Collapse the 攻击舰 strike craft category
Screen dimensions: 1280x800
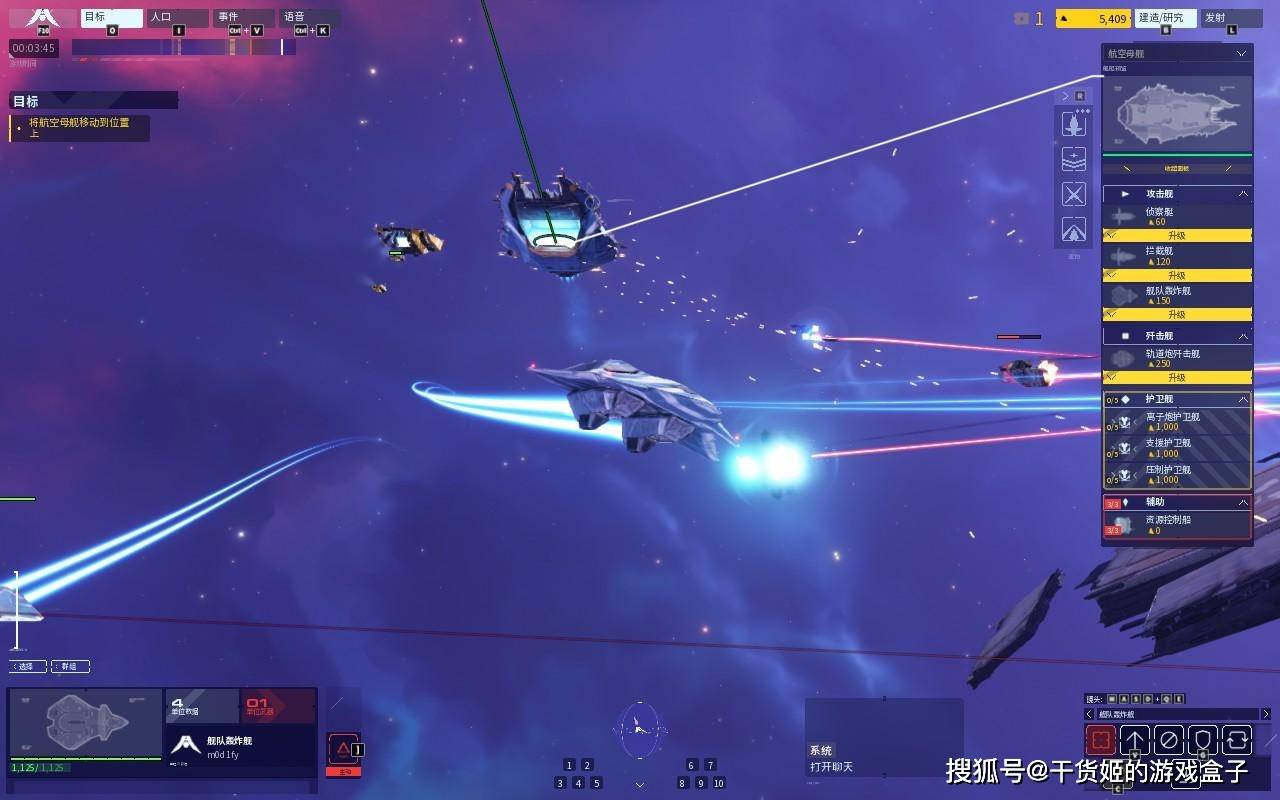tap(1243, 193)
